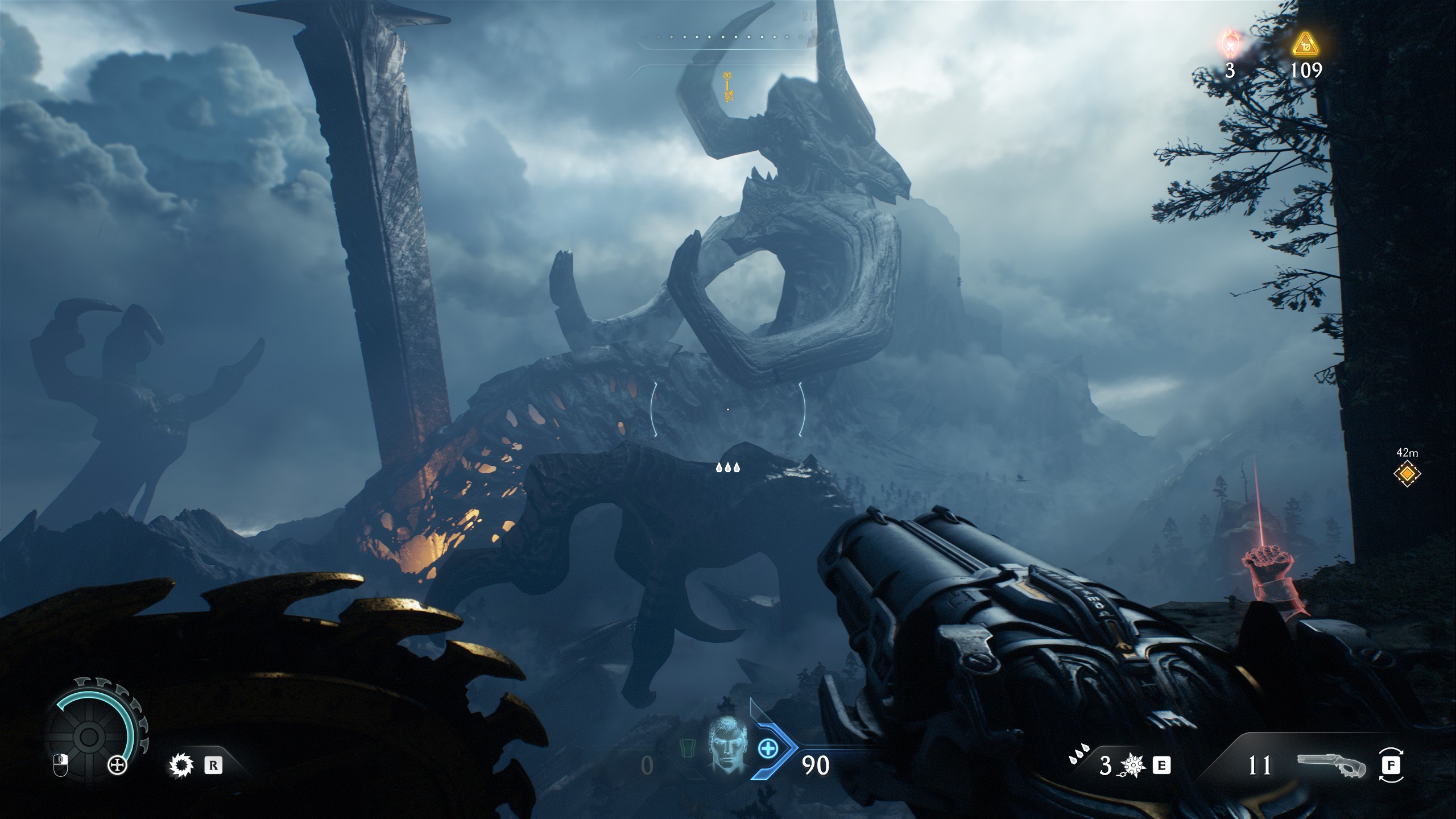Select the shotgun weapon icon

(1331, 766)
